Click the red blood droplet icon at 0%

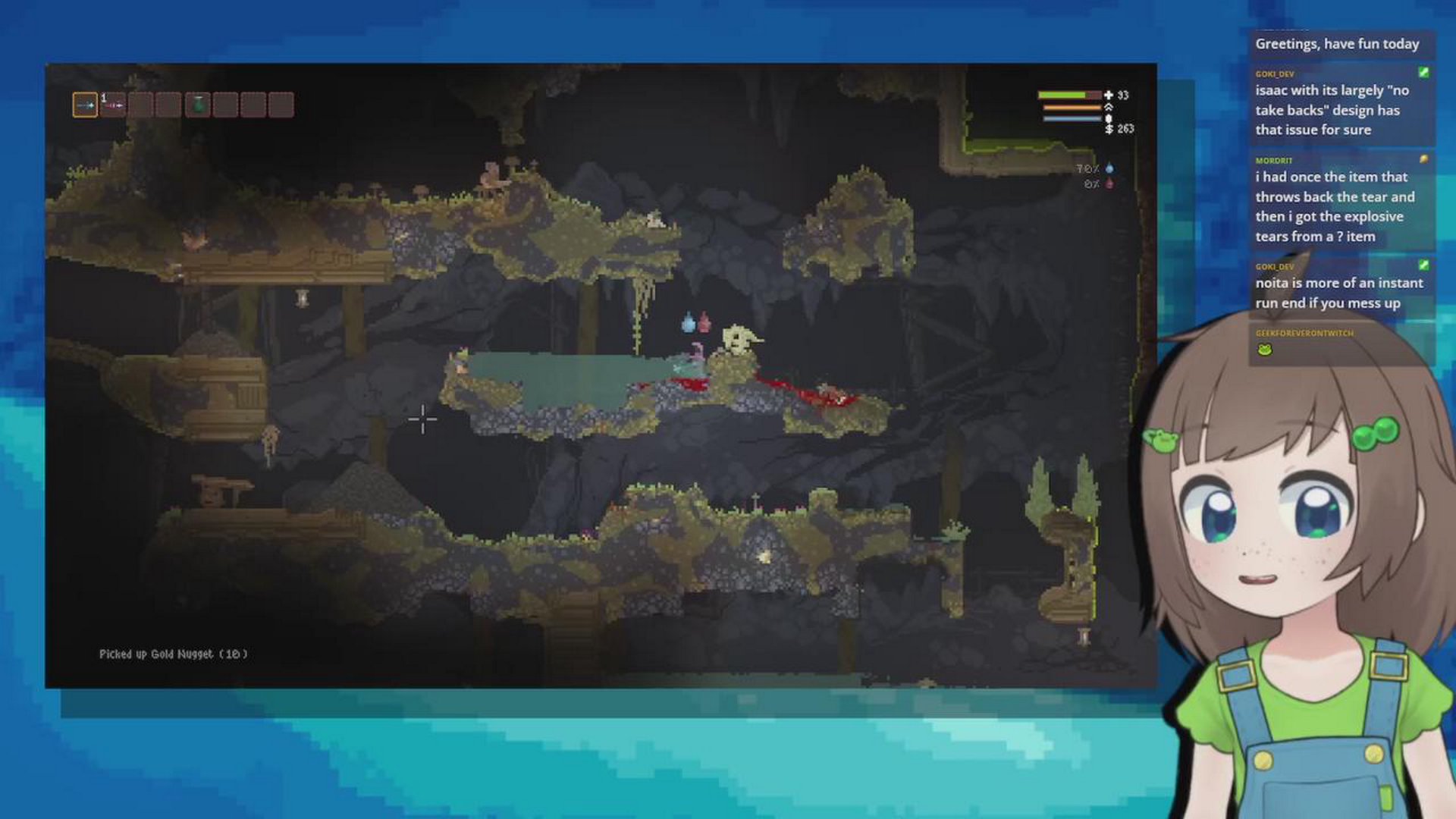click(x=1109, y=184)
